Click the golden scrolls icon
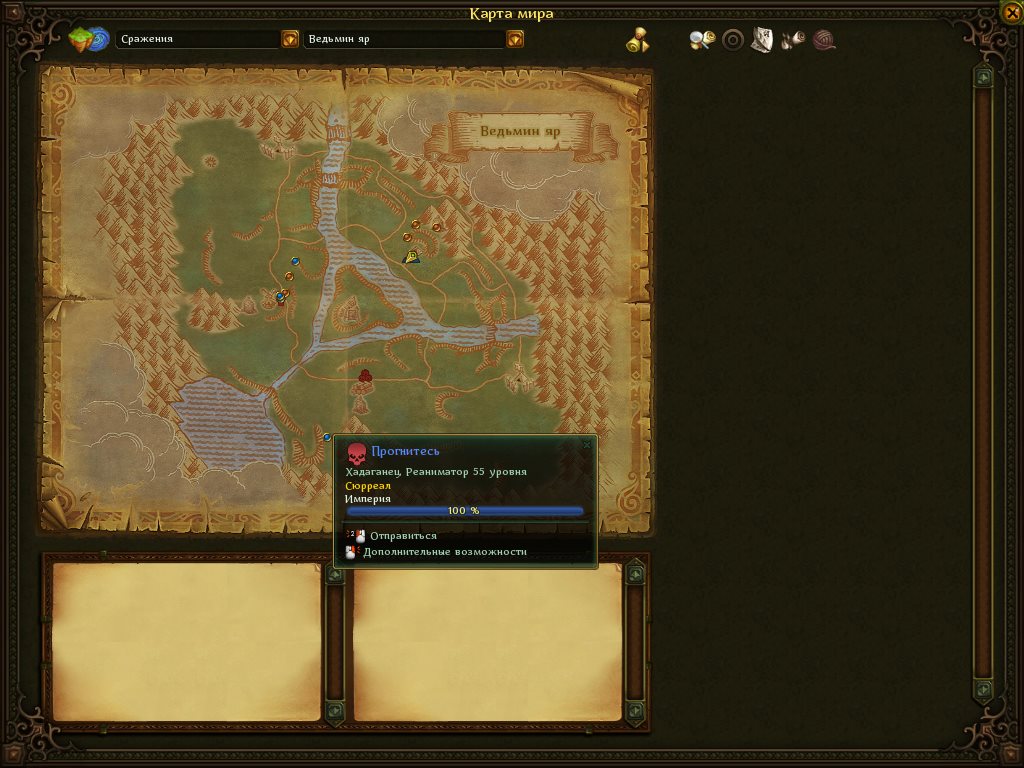 pyautogui.click(x=638, y=40)
